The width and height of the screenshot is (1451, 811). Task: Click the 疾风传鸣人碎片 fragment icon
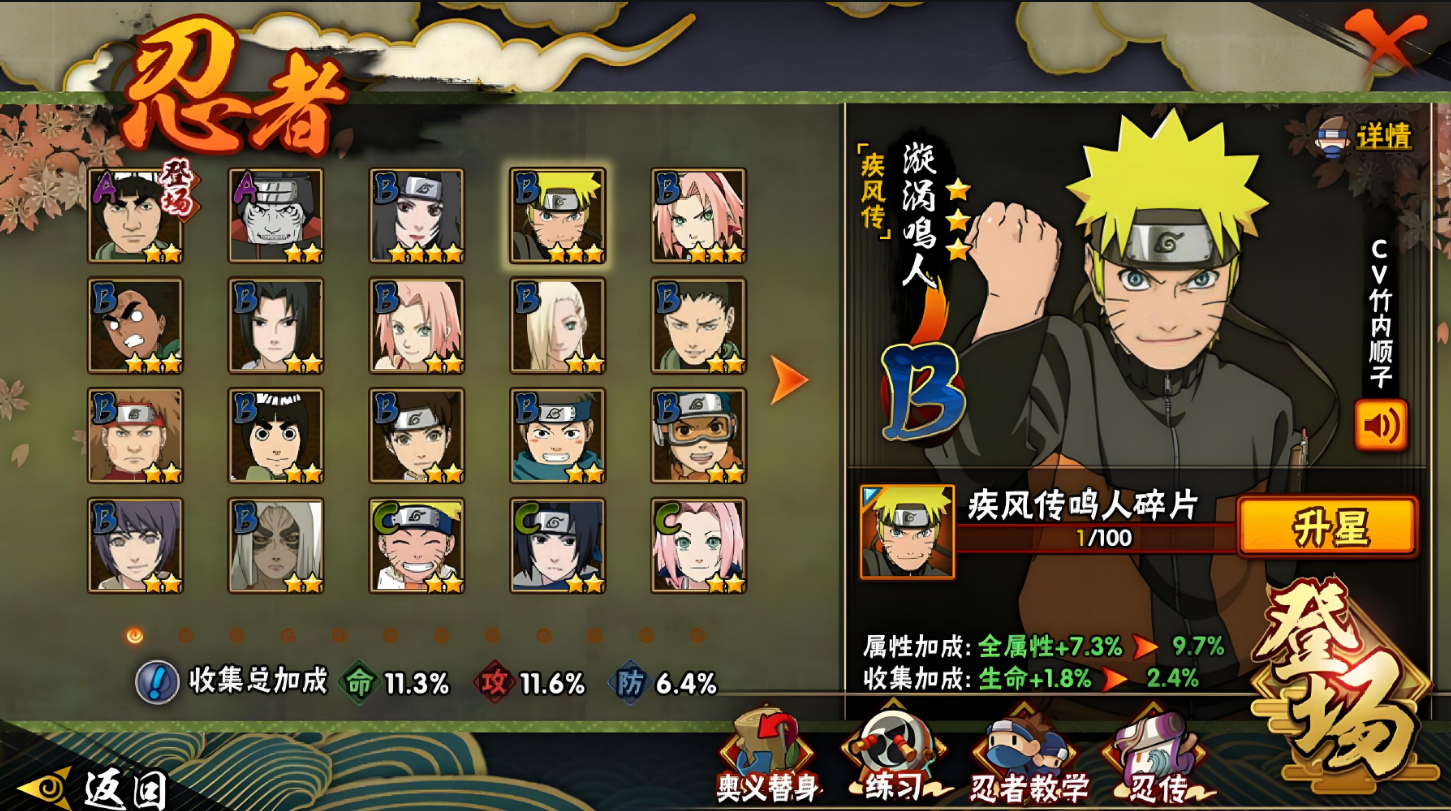pos(907,531)
